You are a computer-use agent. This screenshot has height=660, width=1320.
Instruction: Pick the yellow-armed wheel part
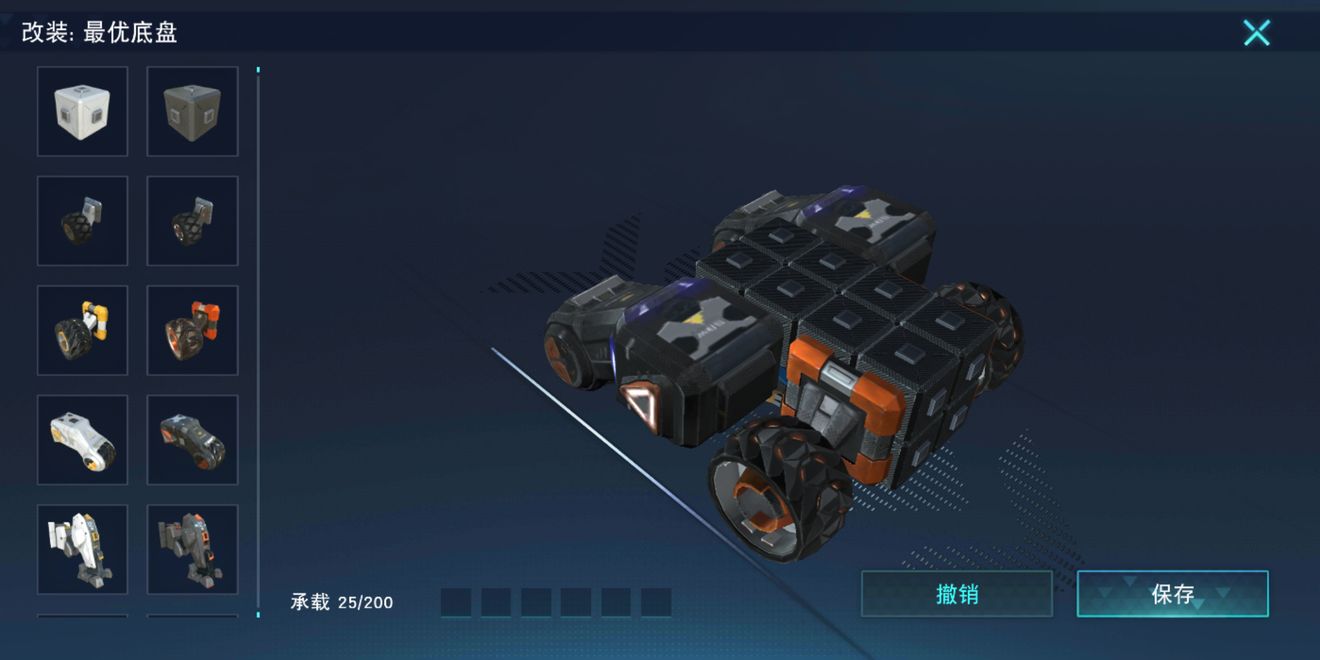83,331
